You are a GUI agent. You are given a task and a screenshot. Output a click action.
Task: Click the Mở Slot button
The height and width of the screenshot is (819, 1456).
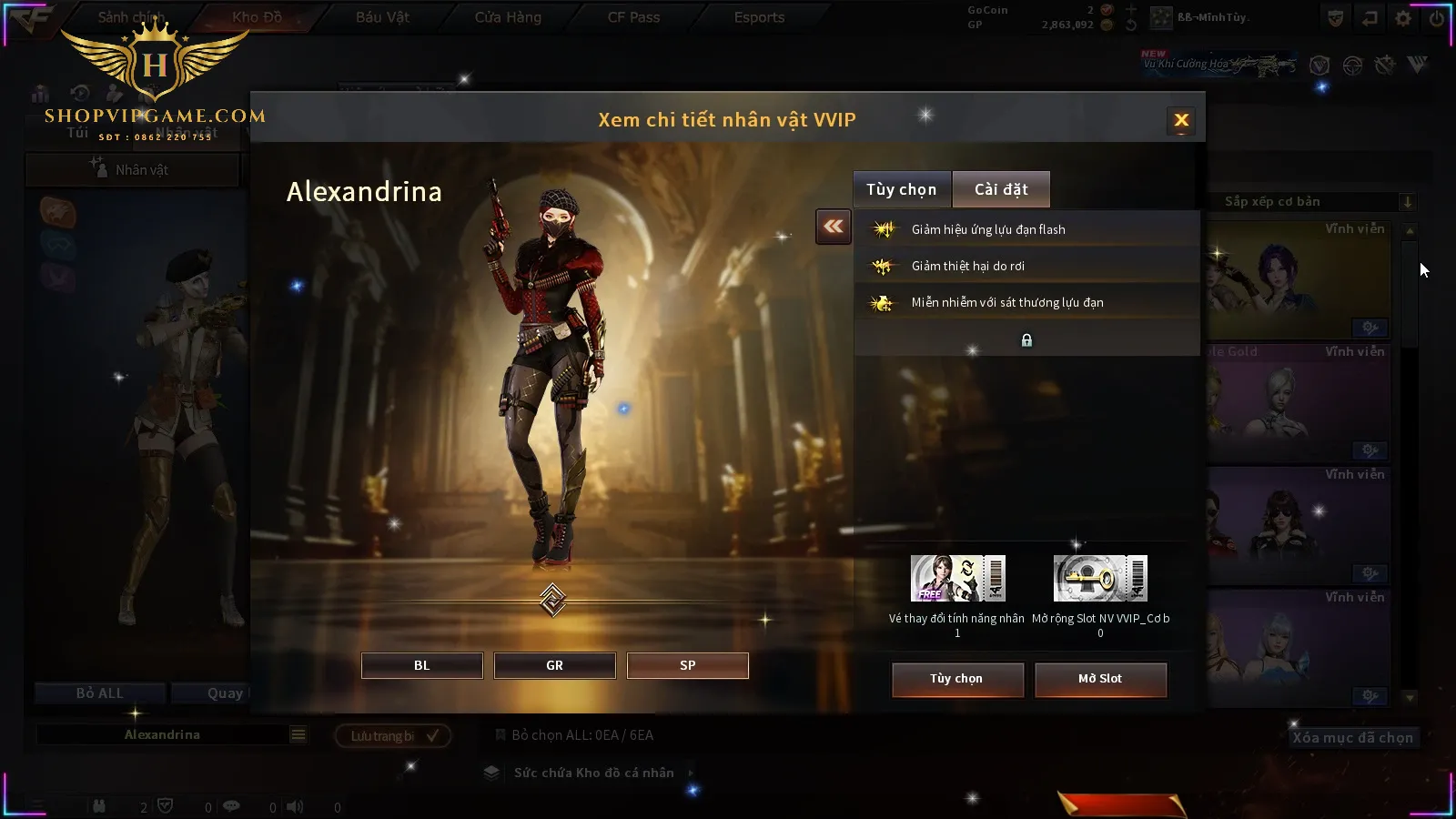(x=1100, y=679)
